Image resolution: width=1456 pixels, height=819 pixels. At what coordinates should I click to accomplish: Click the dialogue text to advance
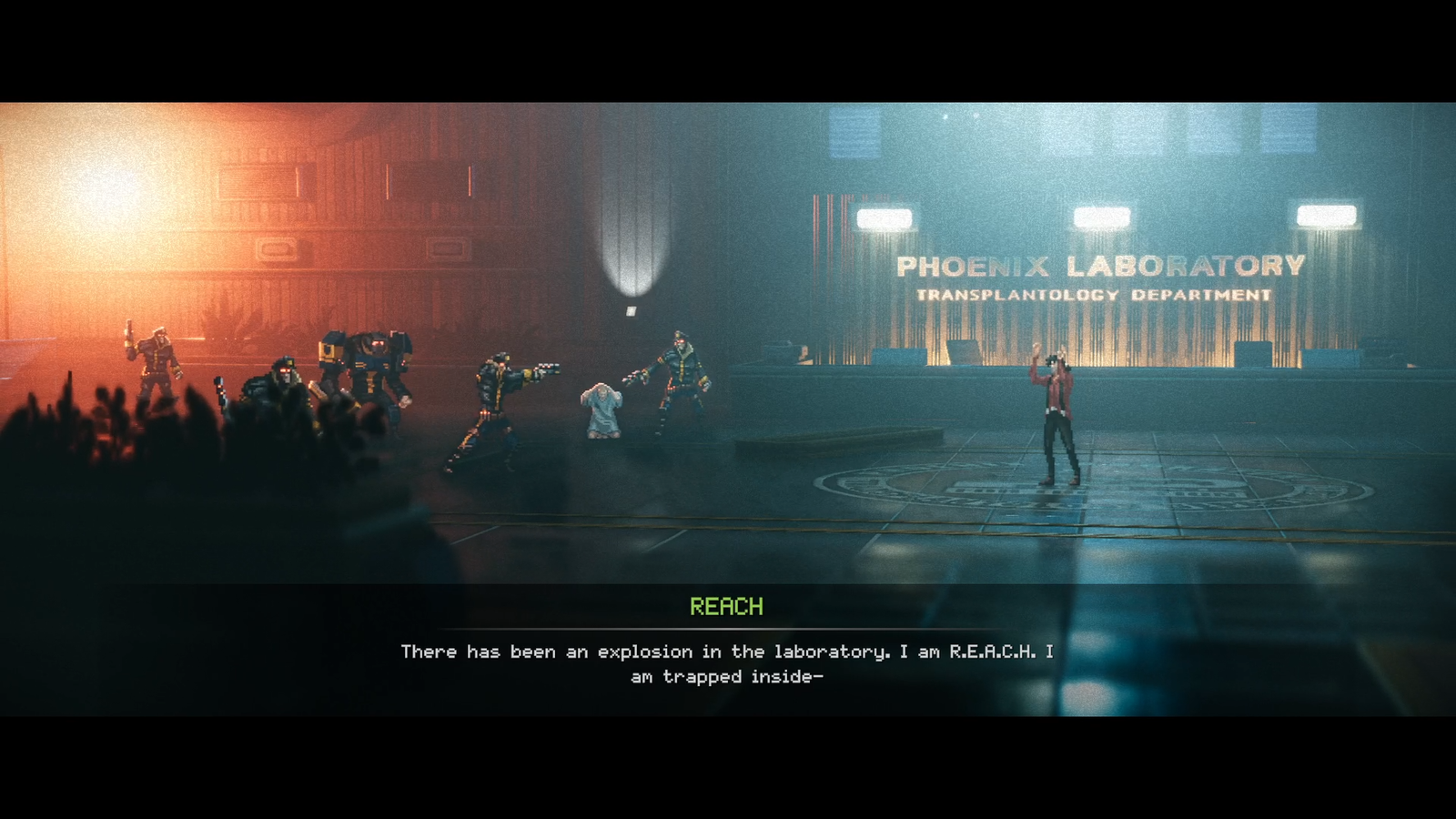(728, 660)
